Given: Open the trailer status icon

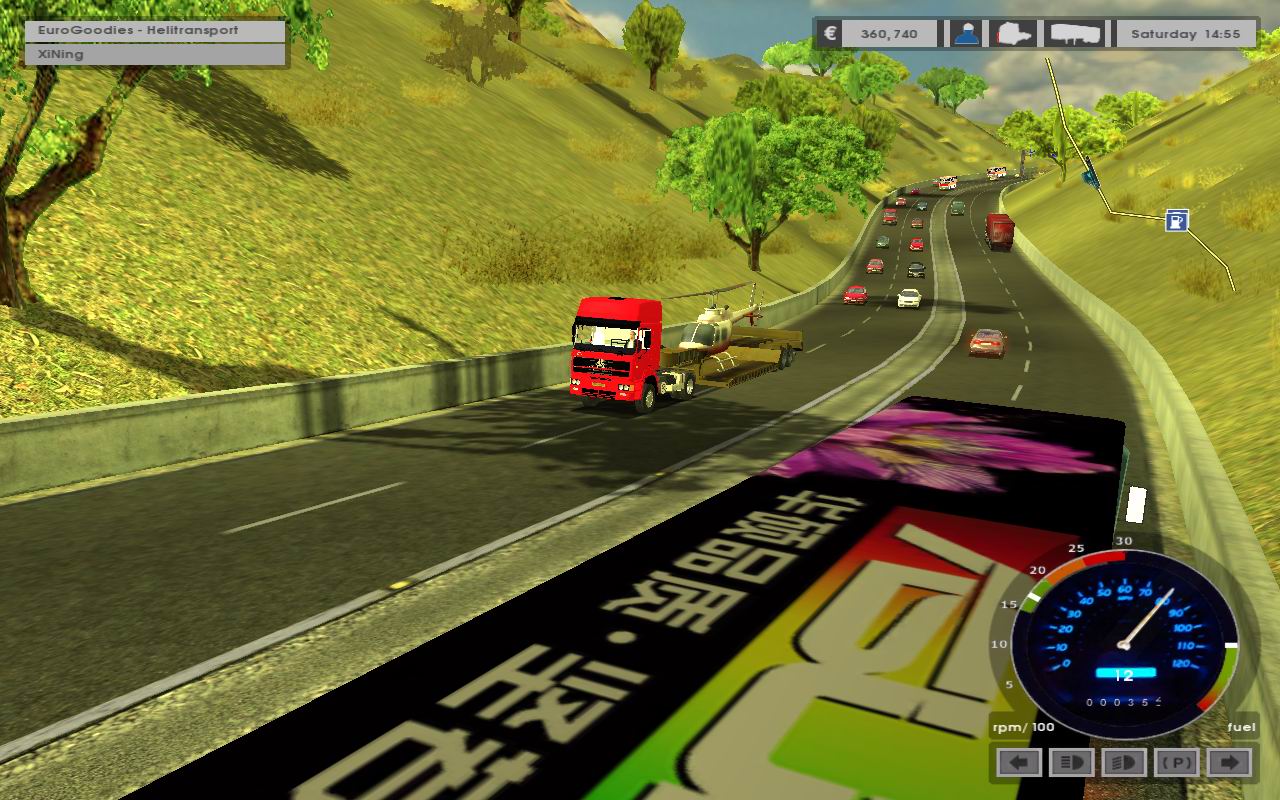Looking at the screenshot, I should (1076, 33).
